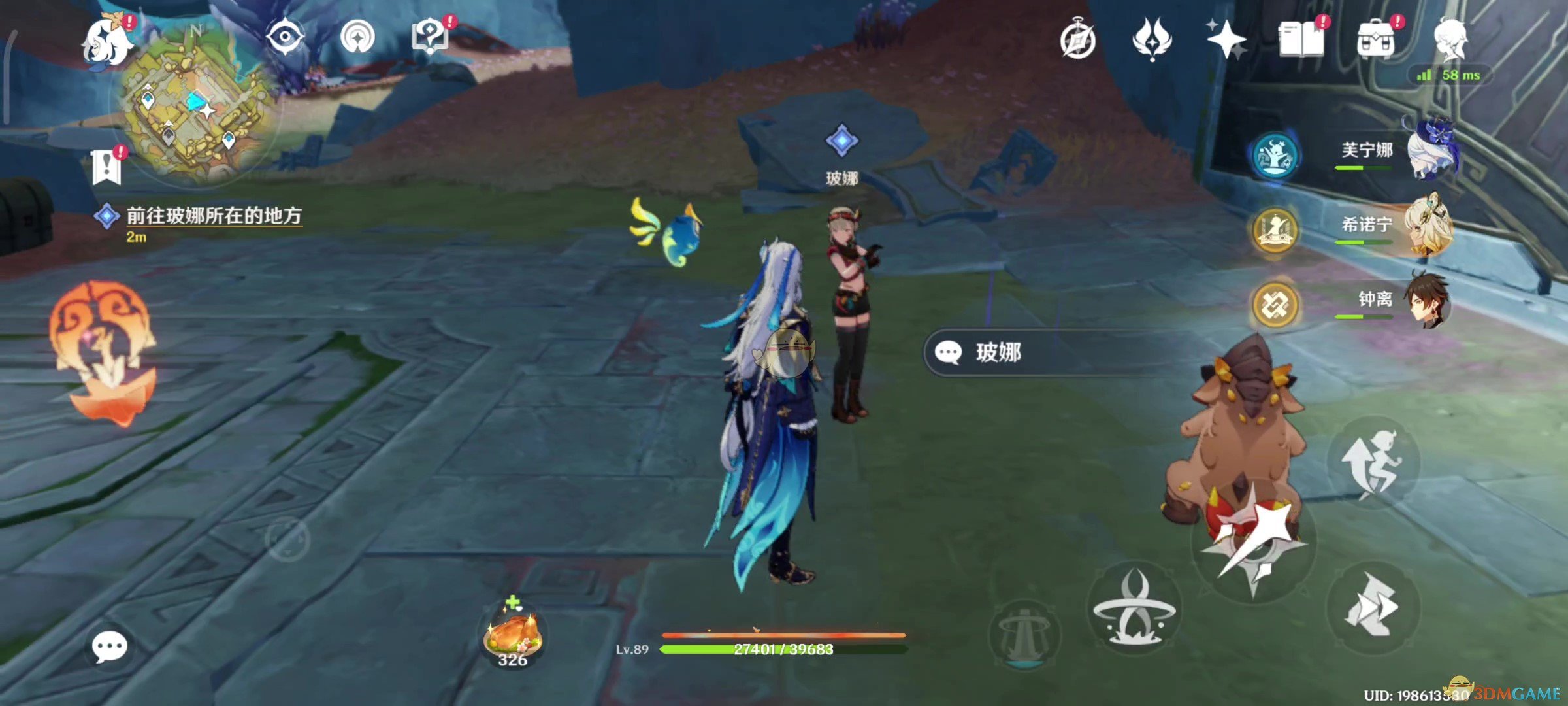
Task: Select the tracked quest 前往玻娜所在的地方
Action: [x=213, y=216]
